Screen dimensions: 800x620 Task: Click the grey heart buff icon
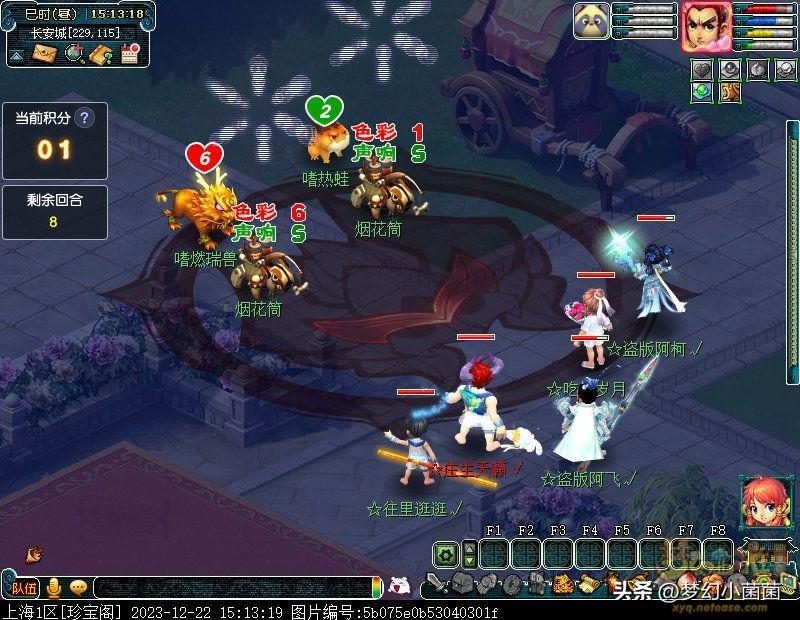704,69
